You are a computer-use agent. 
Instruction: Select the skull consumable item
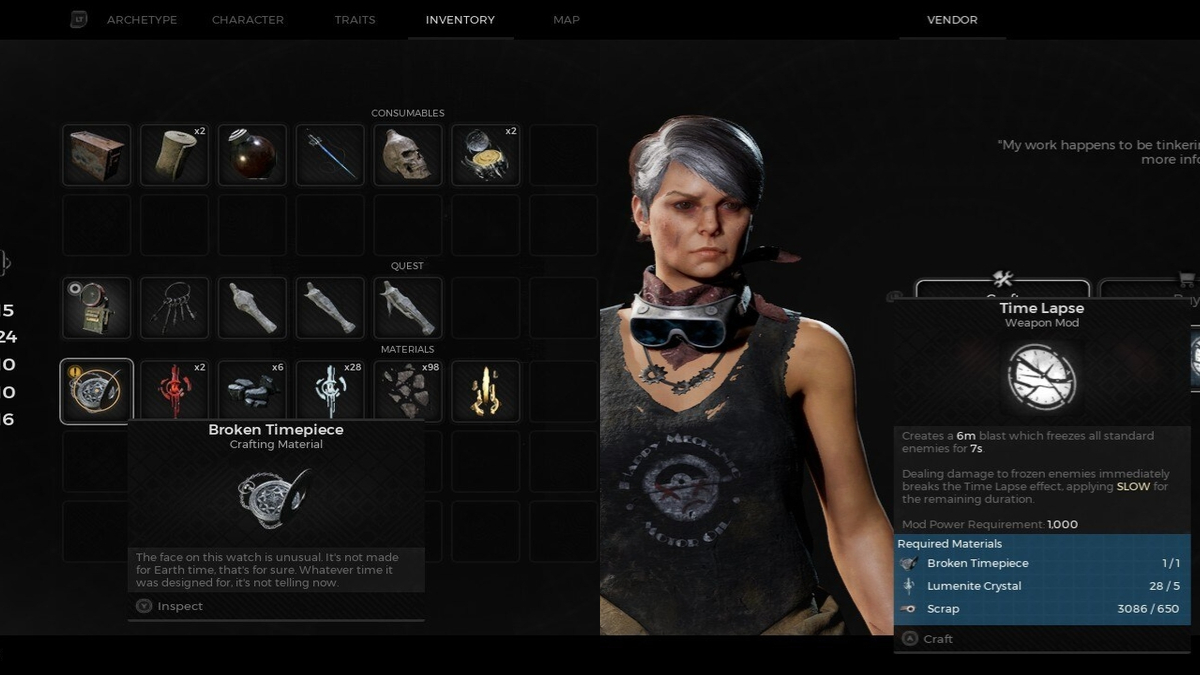(x=408, y=155)
